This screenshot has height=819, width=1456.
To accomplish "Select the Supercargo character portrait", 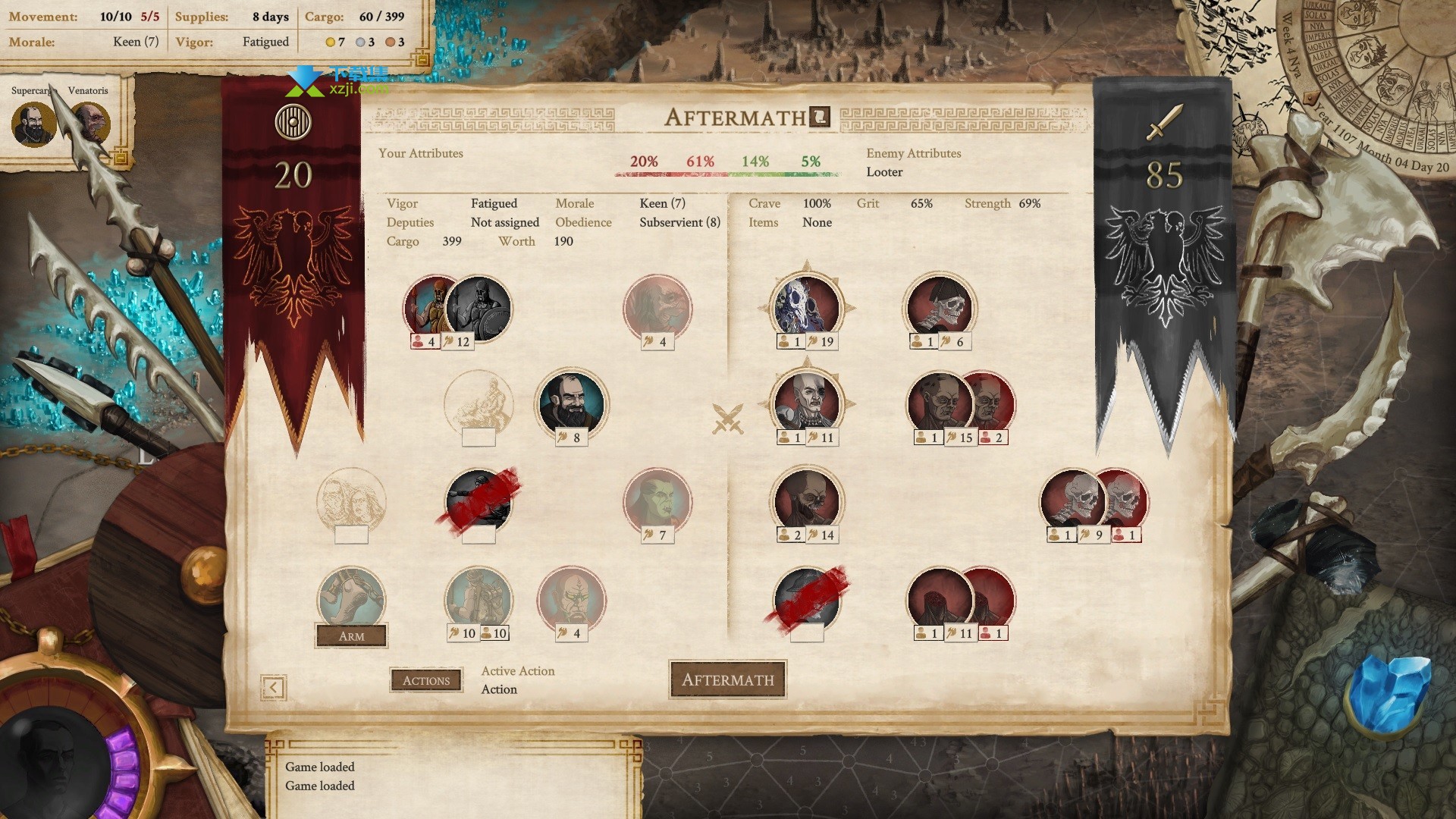I will point(33,124).
